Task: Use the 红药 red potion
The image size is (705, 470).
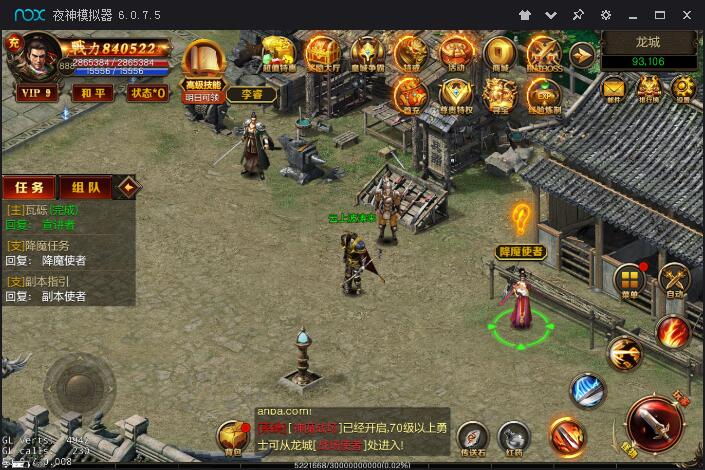Action: (x=514, y=438)
